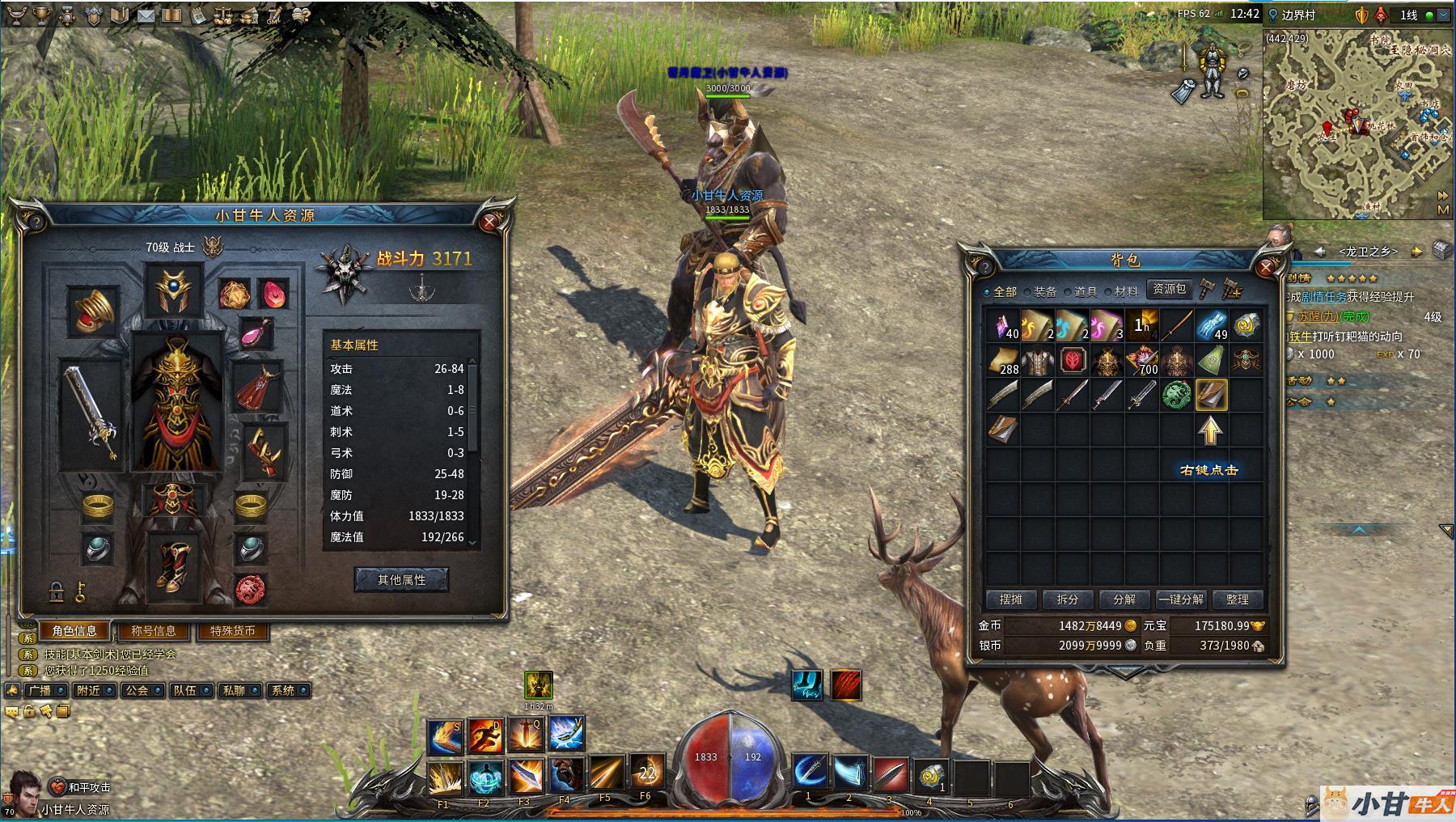This screenshot has width=1456, height=822.
Task: Click the 拆分 split button
Action: 1068,600
